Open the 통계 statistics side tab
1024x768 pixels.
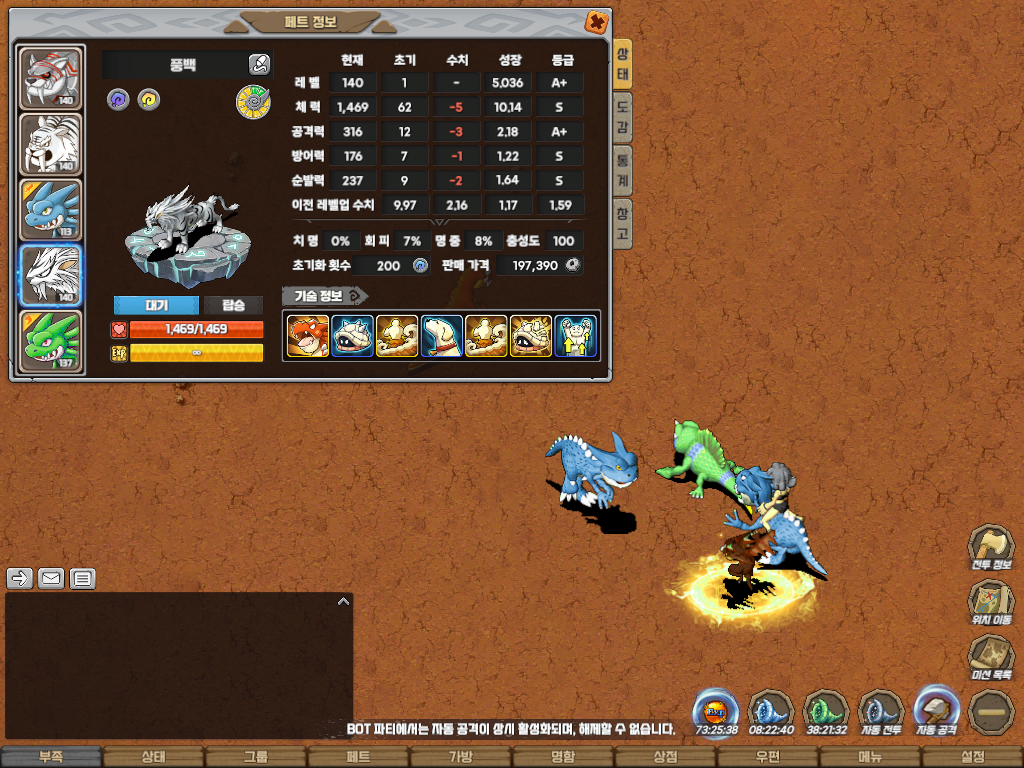tap(622, 170)
